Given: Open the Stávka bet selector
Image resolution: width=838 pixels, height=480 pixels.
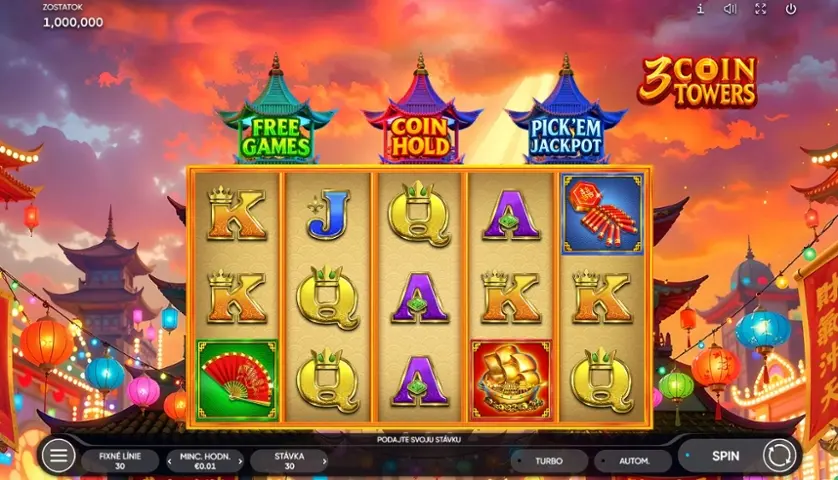Looking at the screenshot, I should tap(288, 461).
